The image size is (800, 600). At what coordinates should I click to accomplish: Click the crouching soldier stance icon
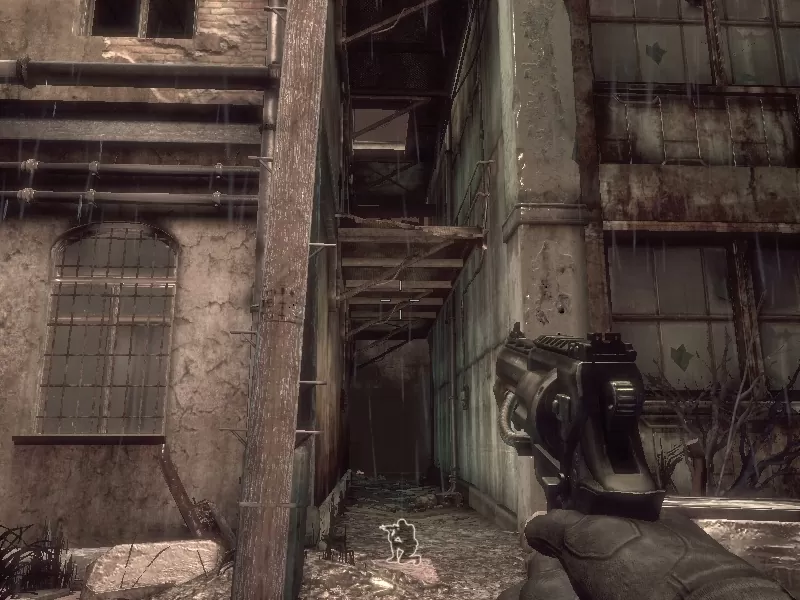[x=401, y=541]
